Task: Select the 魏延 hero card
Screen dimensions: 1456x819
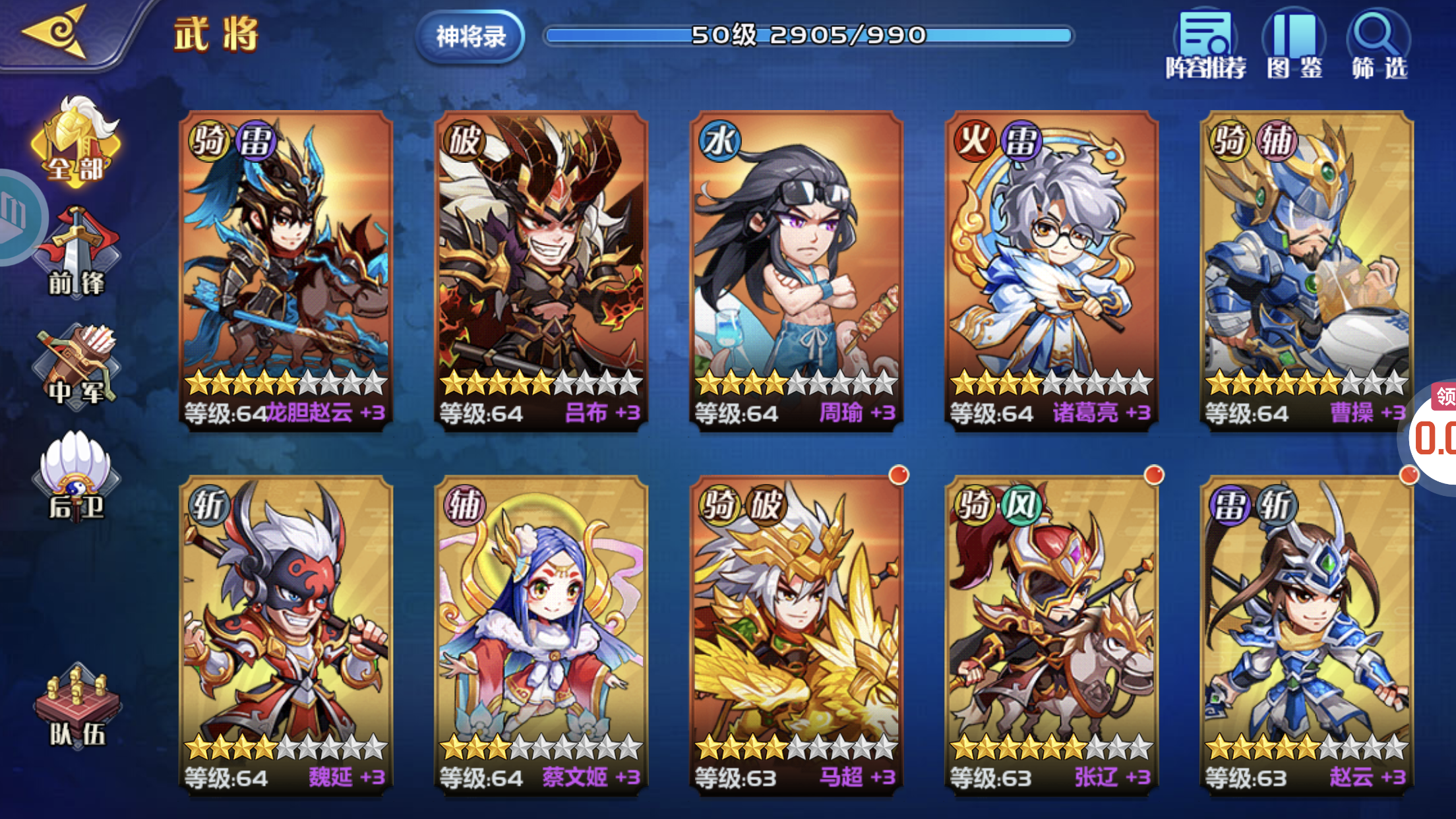Action: [286, 634]
